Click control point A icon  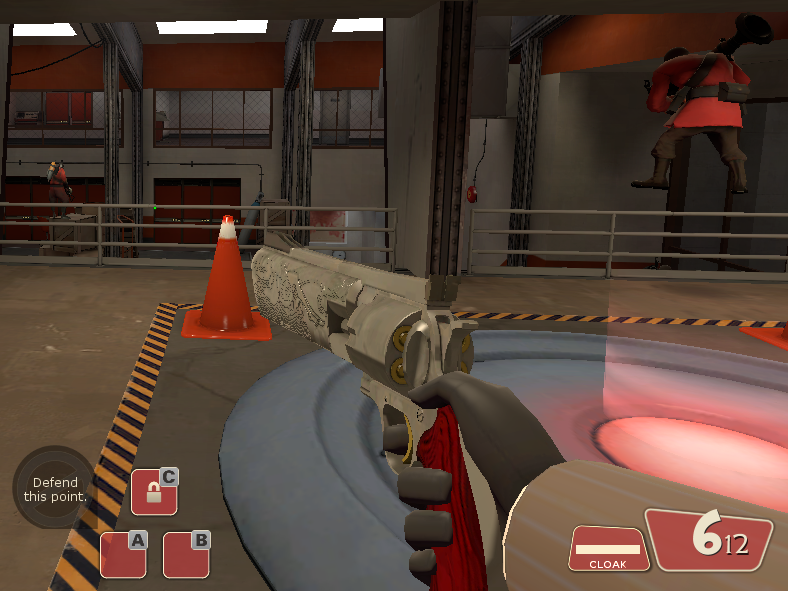123,554
